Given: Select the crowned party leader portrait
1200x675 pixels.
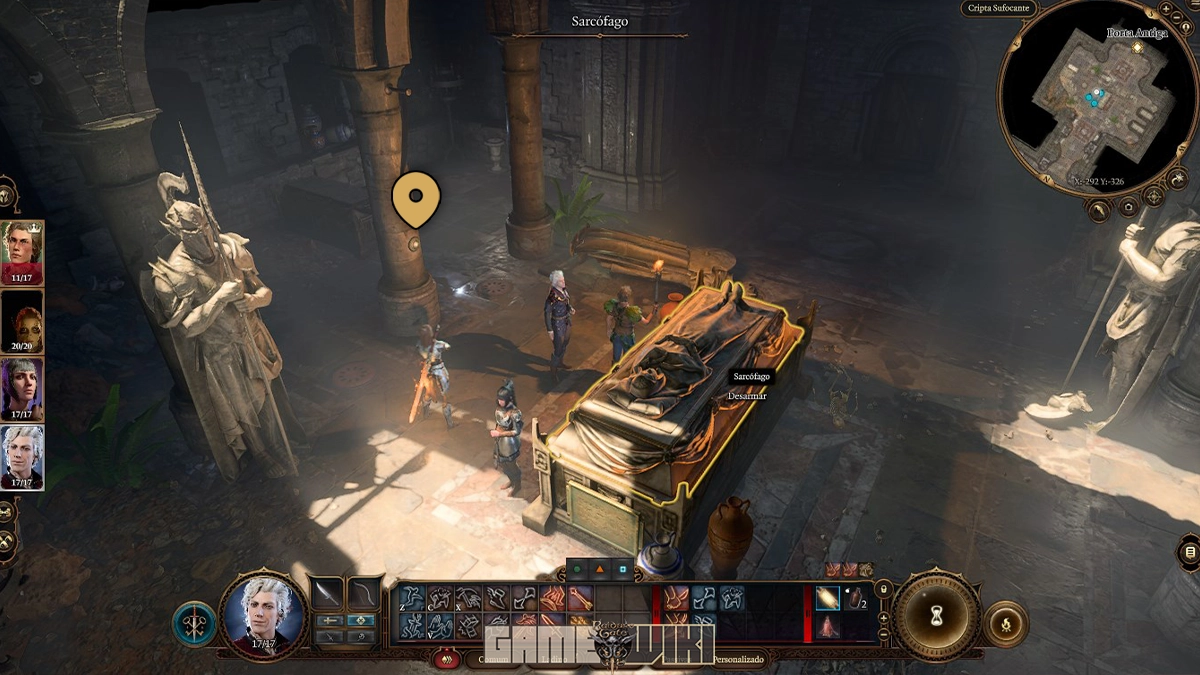Looking at the screenshot, I should coord(22,253).
